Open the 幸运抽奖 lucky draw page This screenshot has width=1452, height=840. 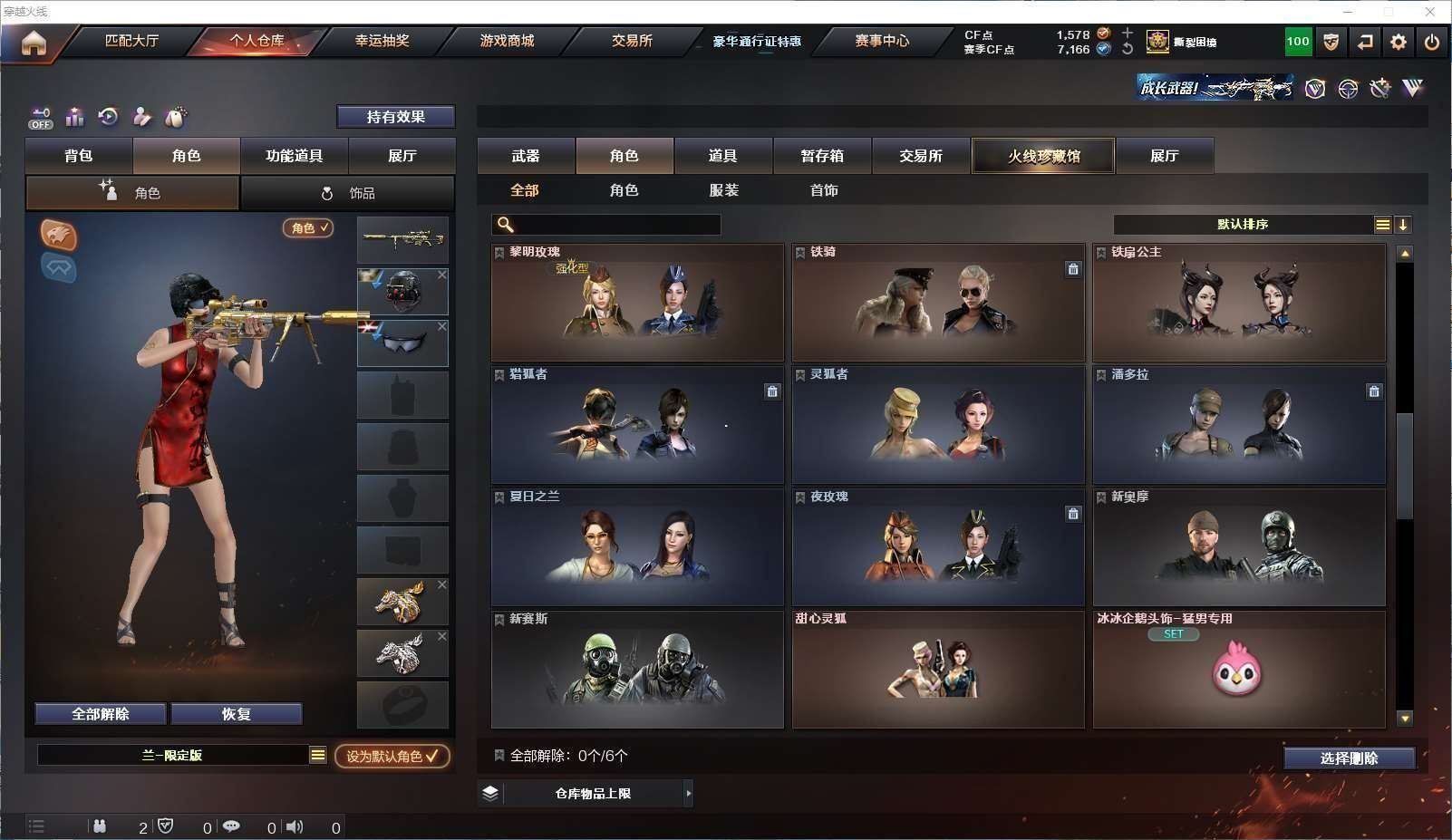(x=382, y=41)
